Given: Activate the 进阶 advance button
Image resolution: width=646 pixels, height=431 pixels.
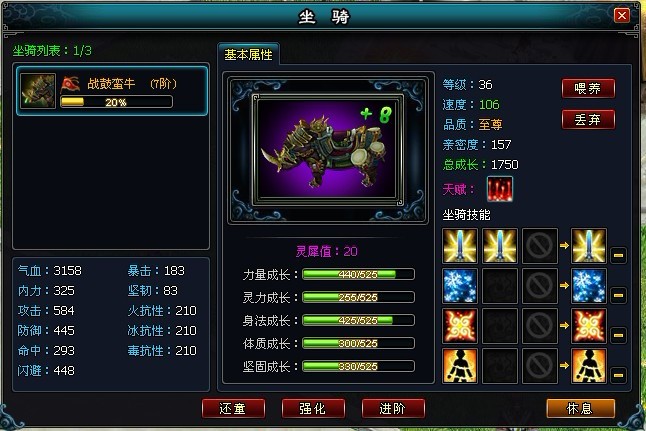Looking at the screenshot, I should point(393,409).
